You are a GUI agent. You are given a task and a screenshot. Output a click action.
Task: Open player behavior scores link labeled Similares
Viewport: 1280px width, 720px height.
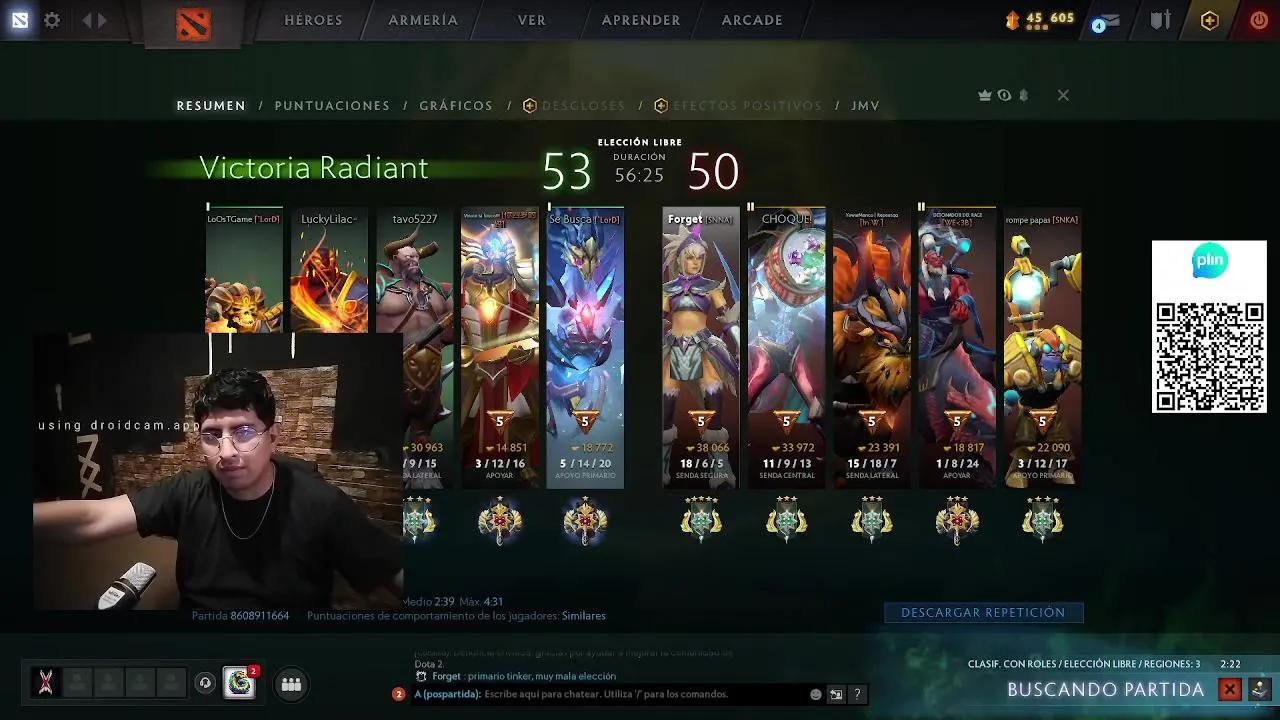[x=583, y=616]
